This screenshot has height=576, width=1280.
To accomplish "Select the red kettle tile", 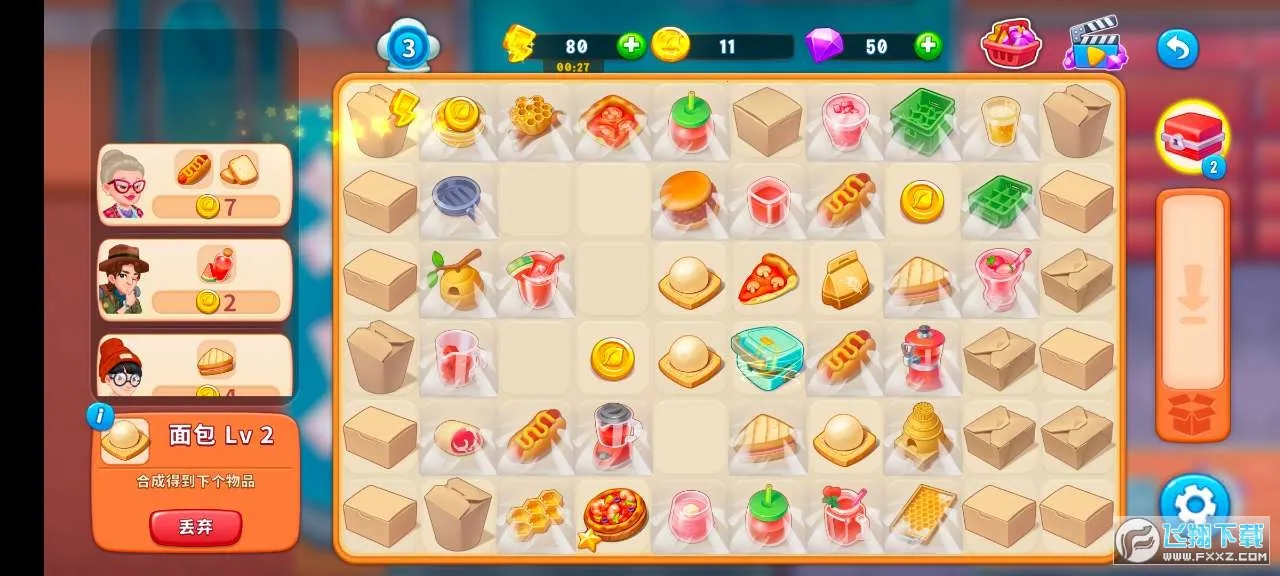I will point(922,357).
